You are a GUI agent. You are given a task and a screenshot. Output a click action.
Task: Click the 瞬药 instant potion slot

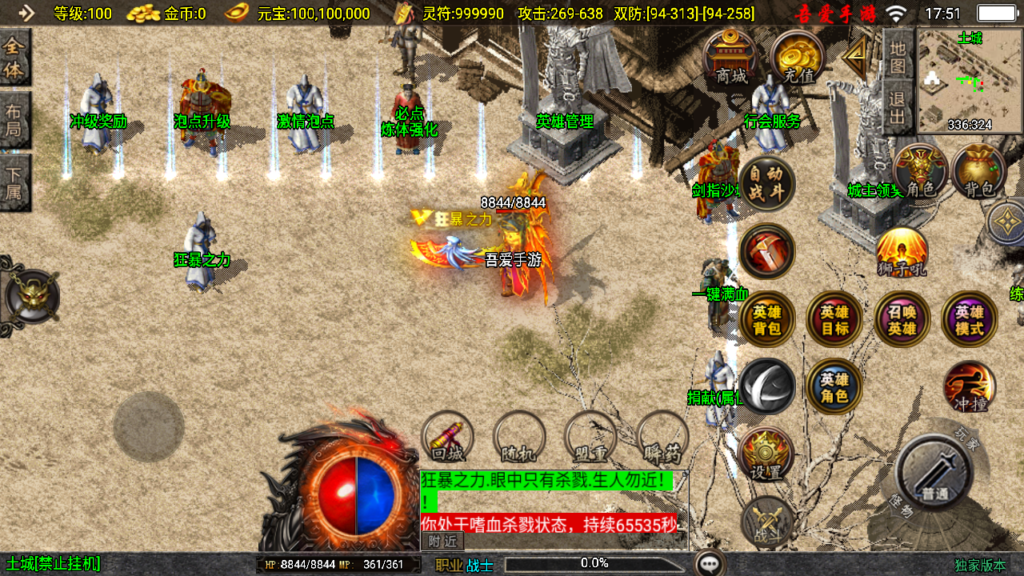pyautogui.click(x=661, y=437)
